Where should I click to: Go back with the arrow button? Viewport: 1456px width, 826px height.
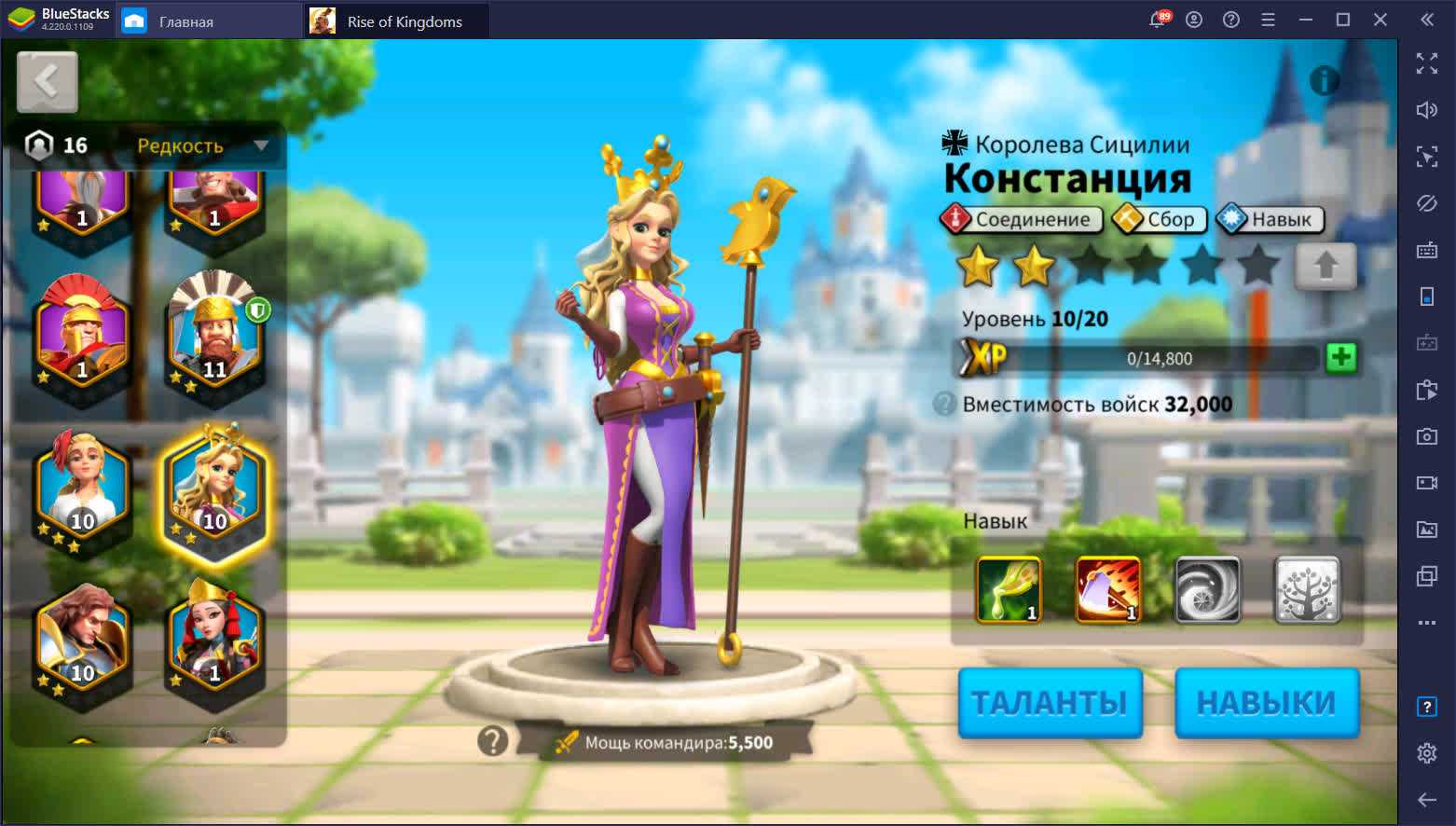47,82
